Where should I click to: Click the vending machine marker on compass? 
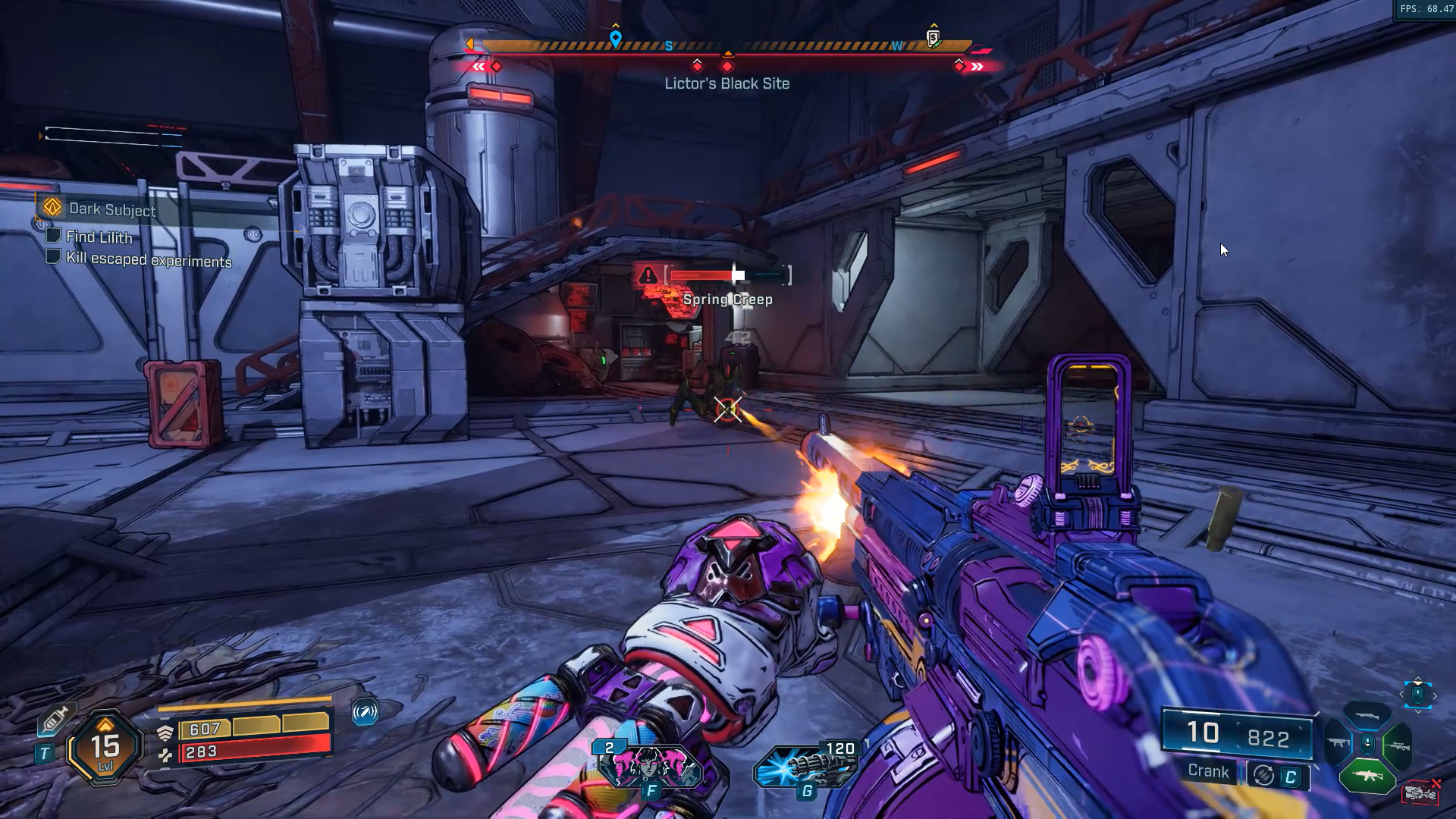[x=934, y=37]
